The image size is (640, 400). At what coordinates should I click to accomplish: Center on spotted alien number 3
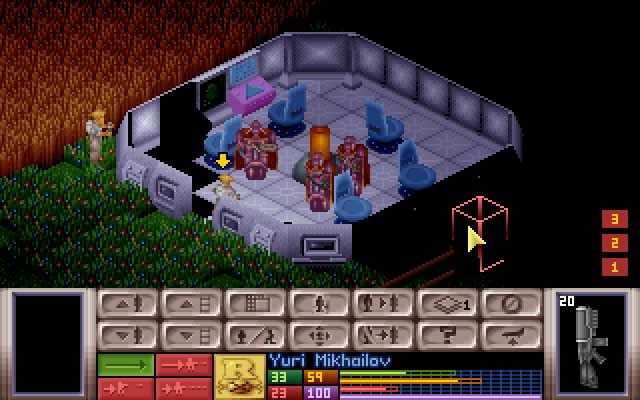[614, 219]
